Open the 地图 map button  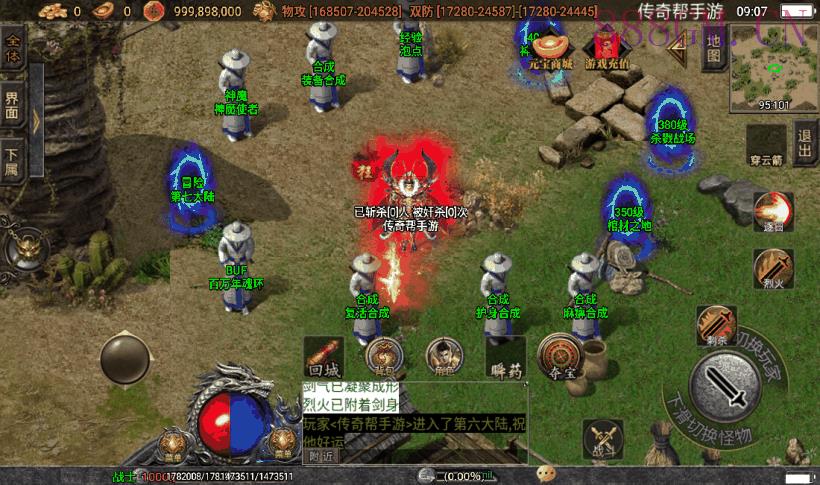(x=713, y=48)
